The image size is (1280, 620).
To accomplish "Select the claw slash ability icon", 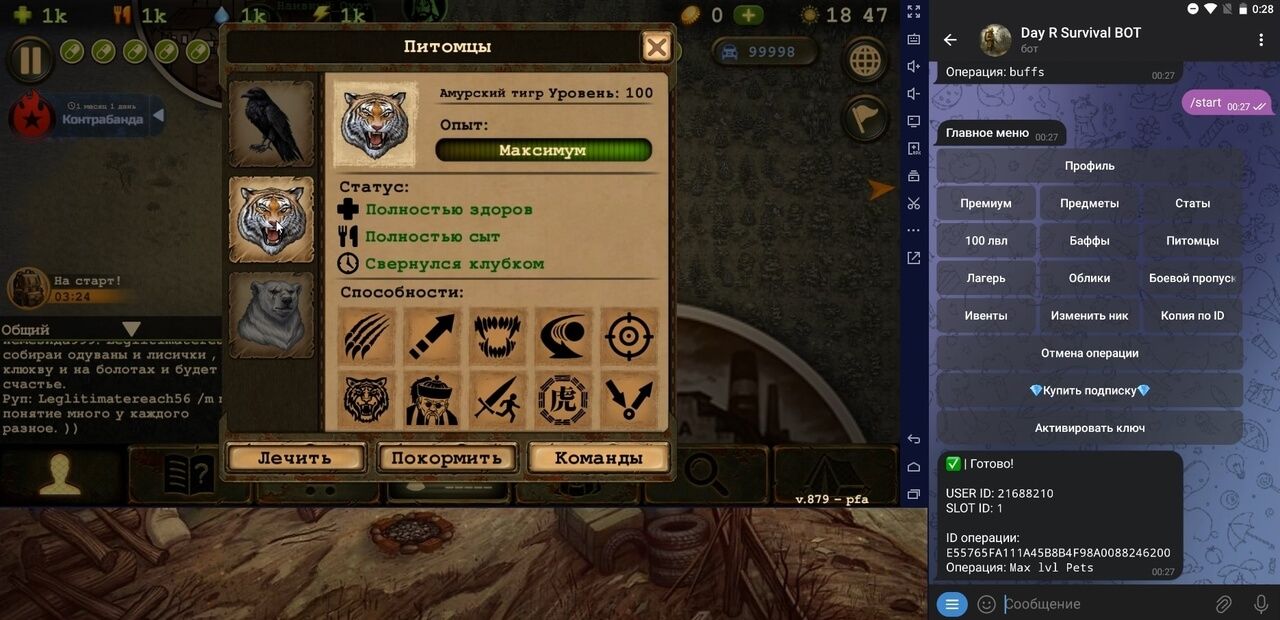I will pyautogui.click(x=367, y=336).
